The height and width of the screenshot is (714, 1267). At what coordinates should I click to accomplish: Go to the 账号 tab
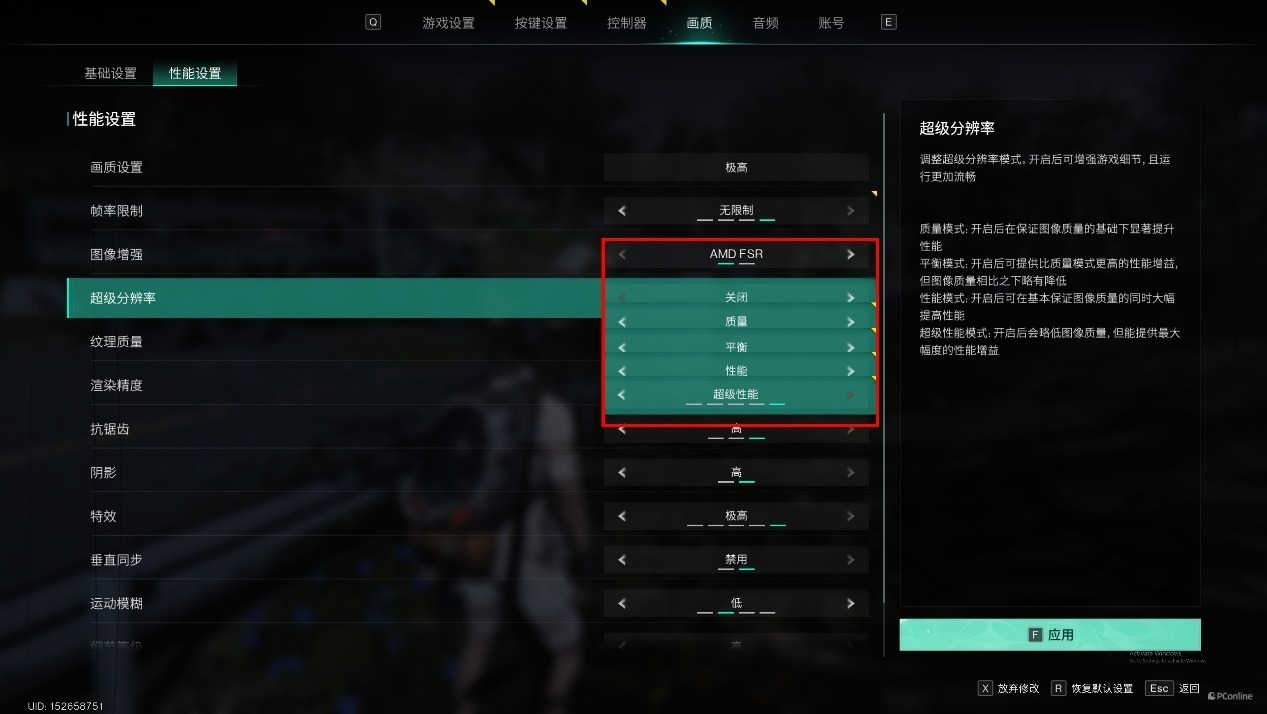coord(831,23)
